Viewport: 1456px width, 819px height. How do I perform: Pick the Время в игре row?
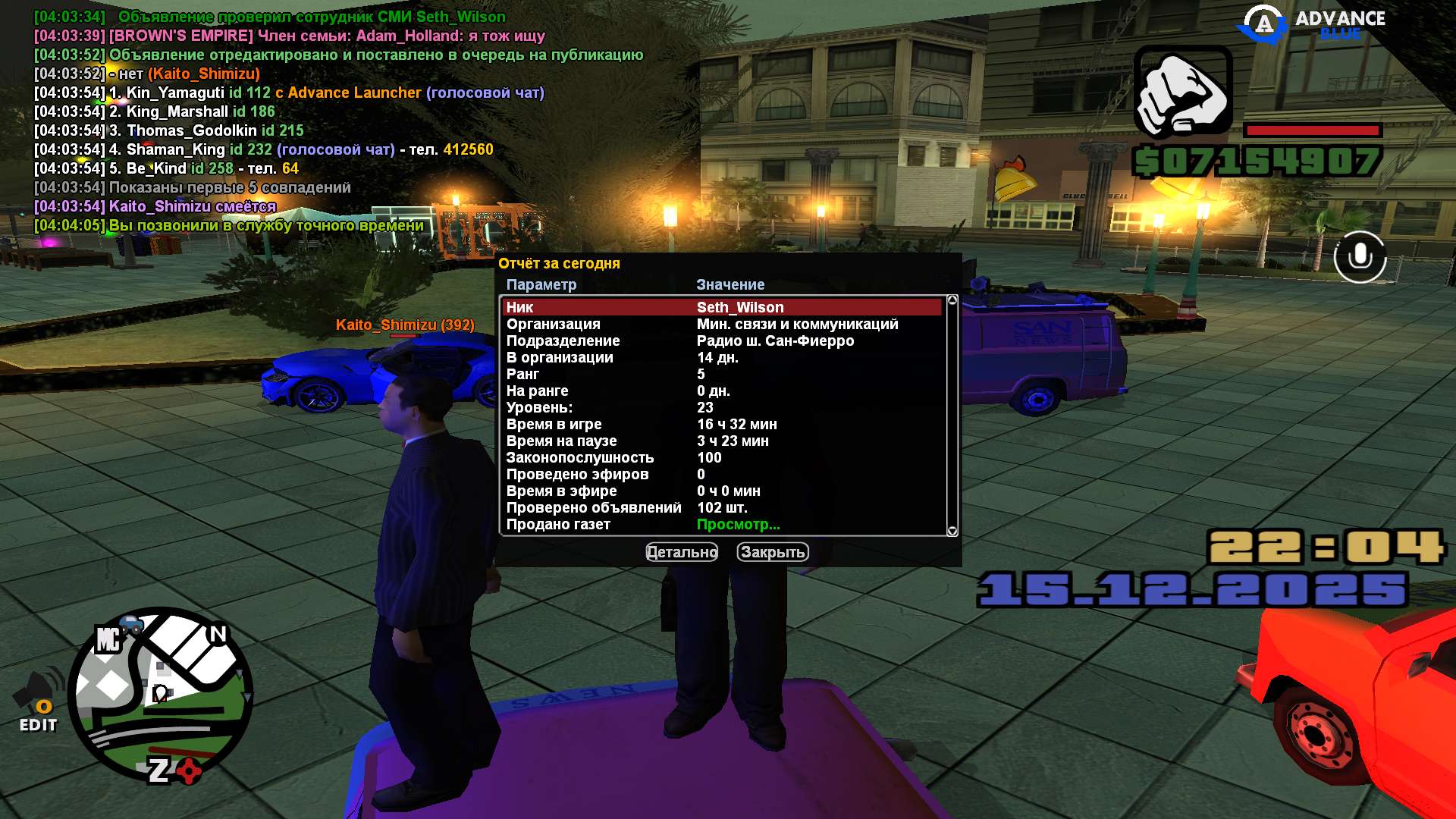click(720, 424)
